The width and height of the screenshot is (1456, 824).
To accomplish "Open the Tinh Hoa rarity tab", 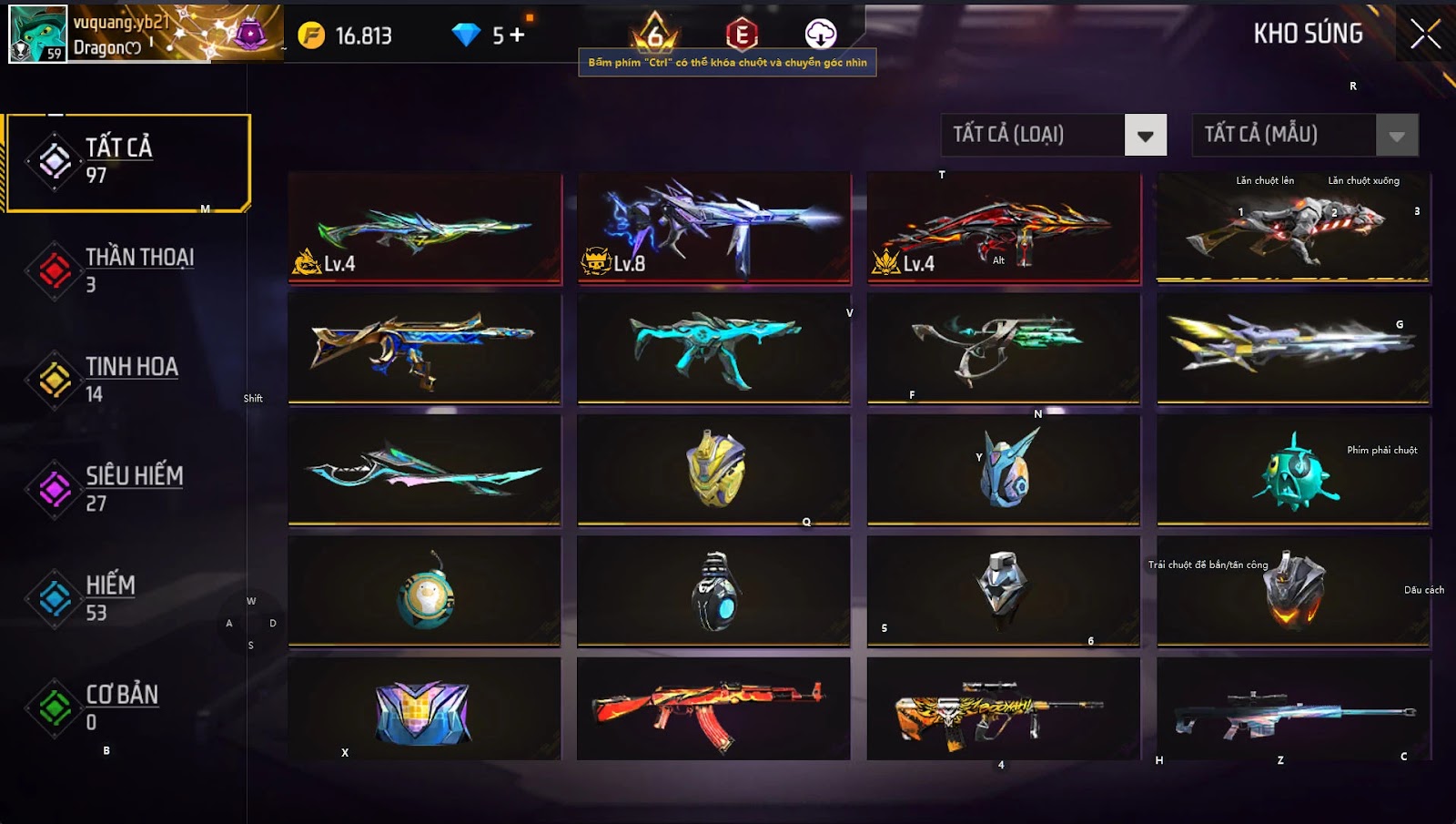I will (127, 380).
